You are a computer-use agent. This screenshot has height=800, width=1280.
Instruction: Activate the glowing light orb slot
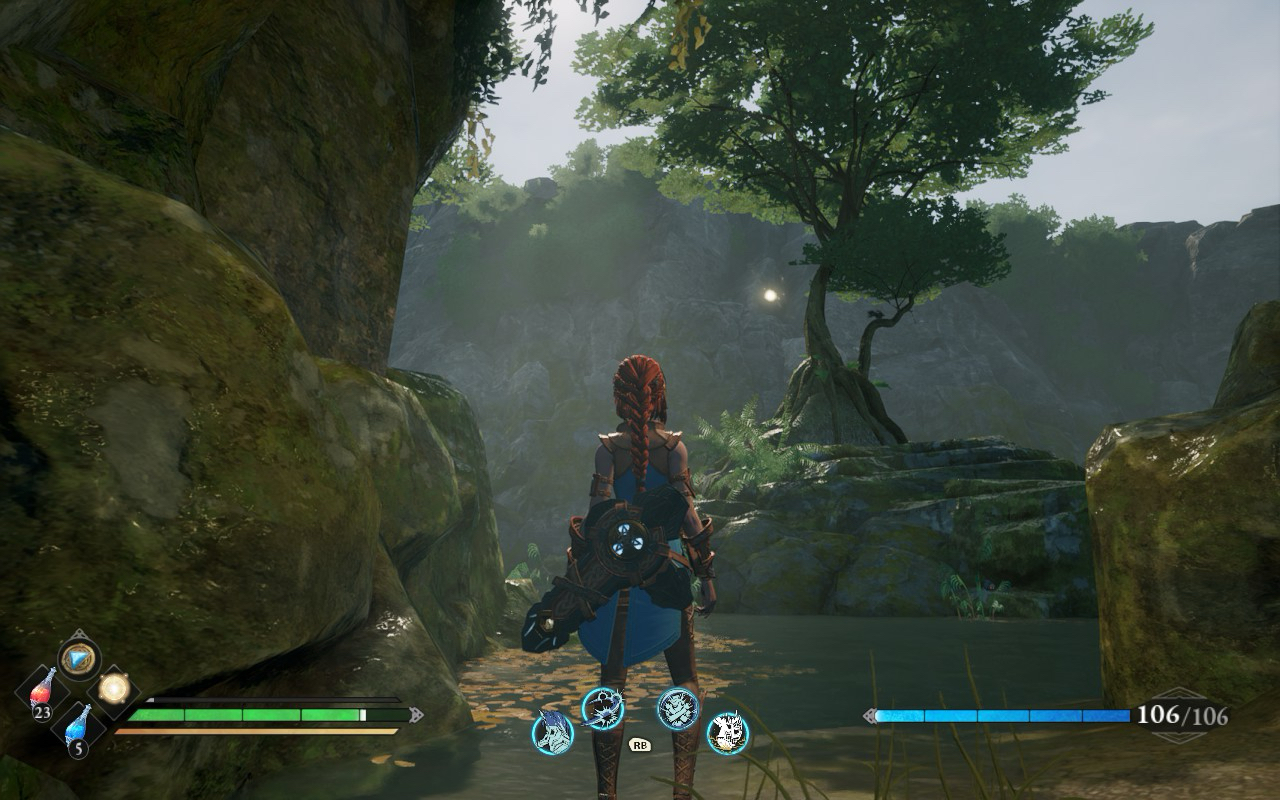coord(114,689)
